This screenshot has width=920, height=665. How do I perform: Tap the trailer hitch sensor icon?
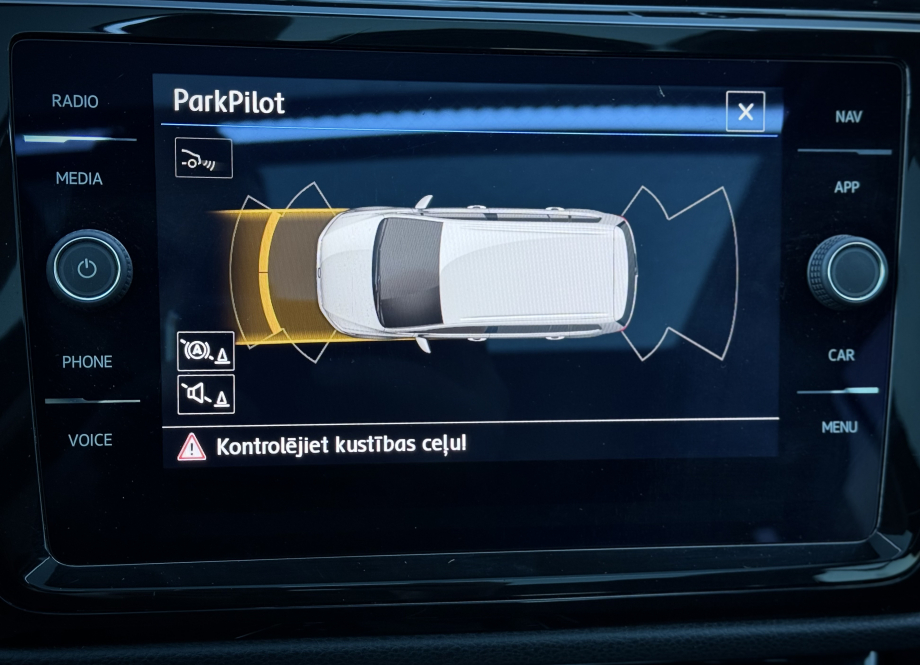(x=203, y=158)
